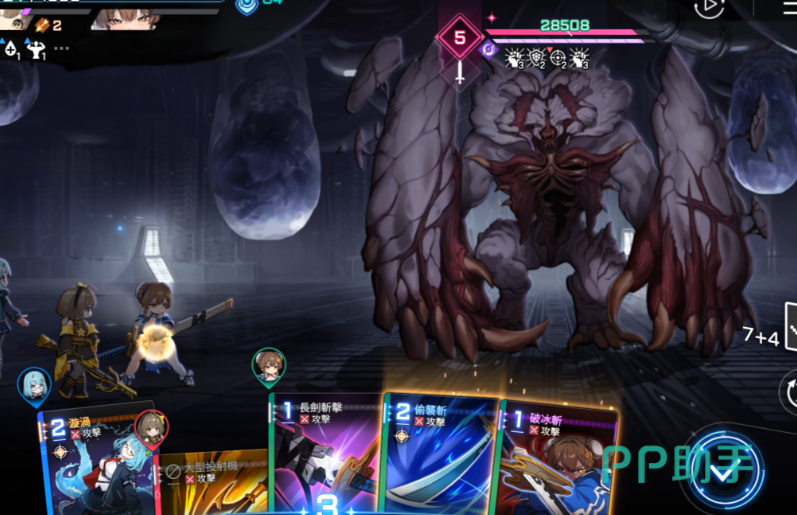The width and height of the screenshot is (797, 515).
Task: Check the enemy's turn counter diamond showing 5
Action: (x=459, y=39)
